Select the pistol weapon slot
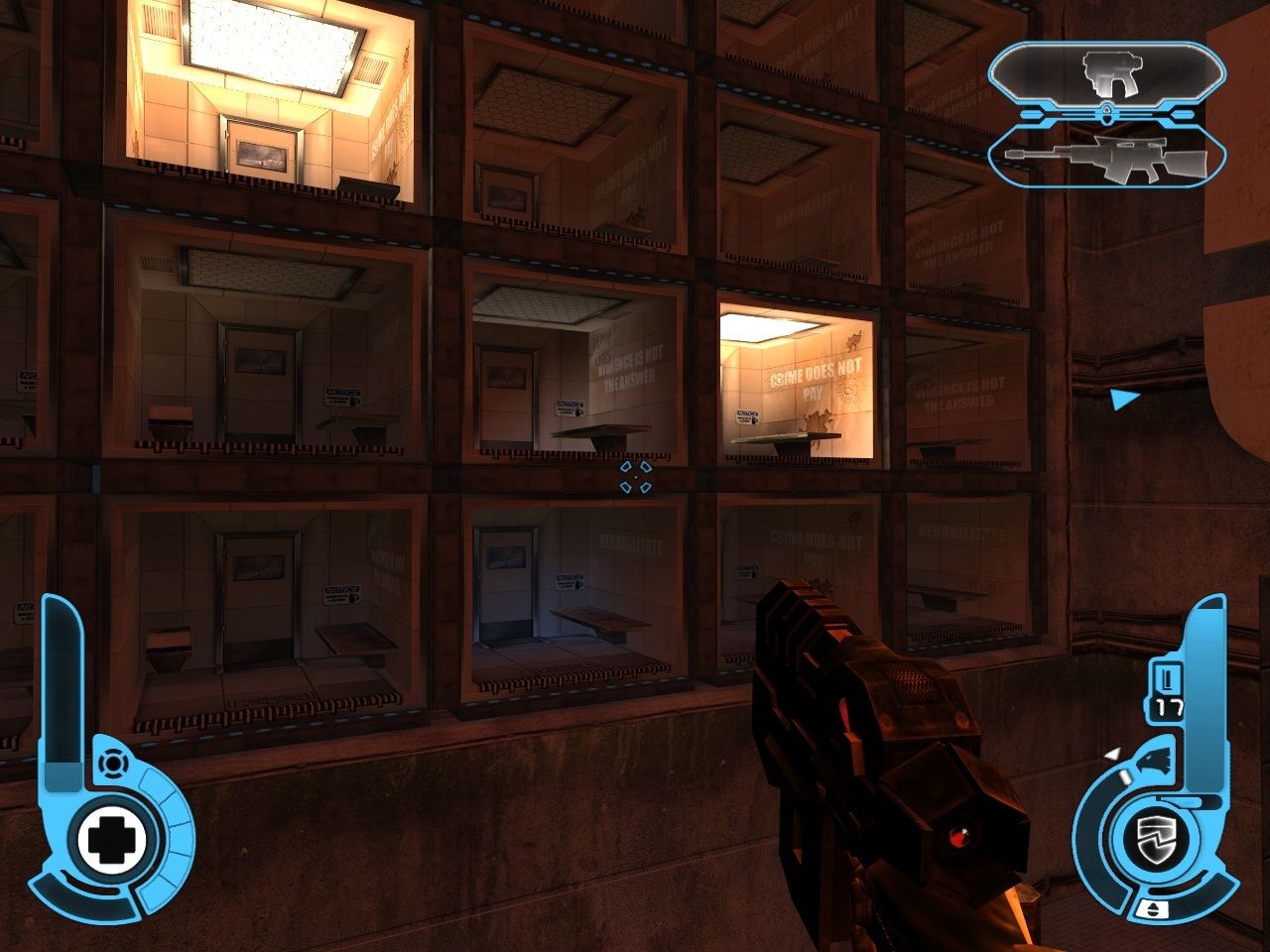The image size is (1270, 952). pos(1106,75)
